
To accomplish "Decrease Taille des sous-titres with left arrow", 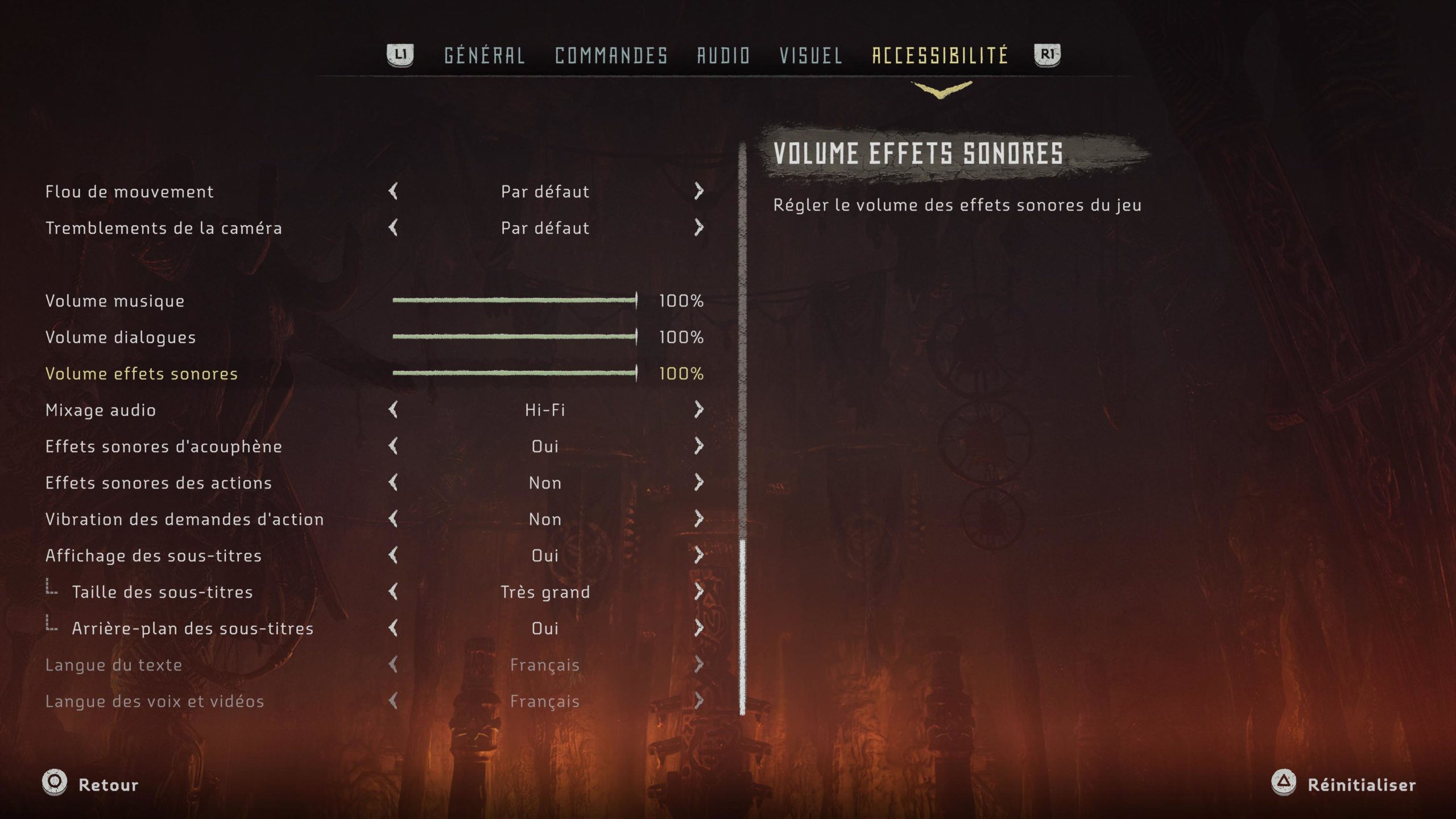I will tap(393, 591).
